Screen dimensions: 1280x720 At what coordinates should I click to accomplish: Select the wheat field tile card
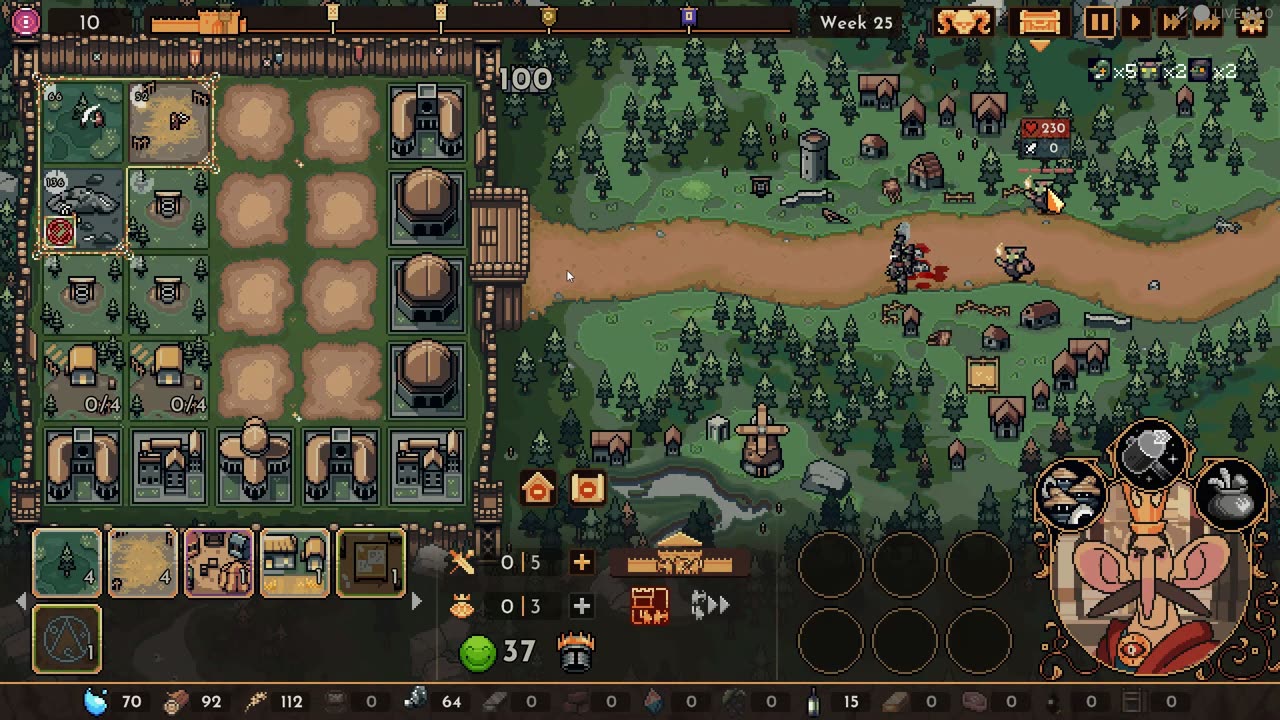click(142, 563)
